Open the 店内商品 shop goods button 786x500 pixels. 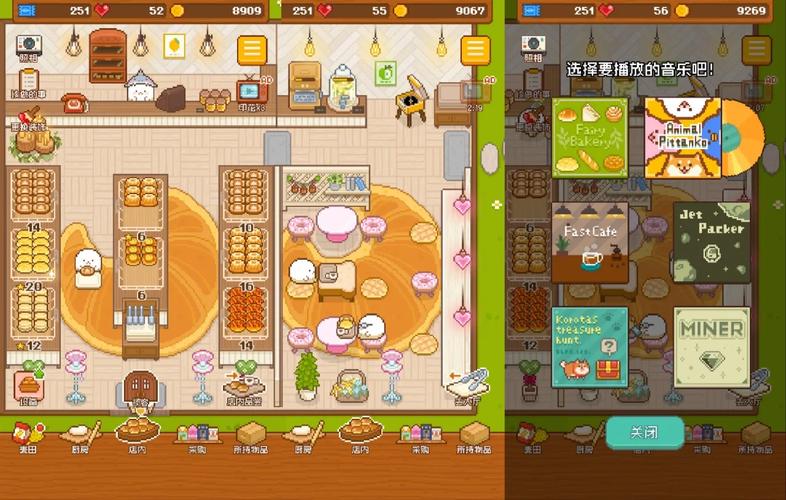[243, 386]
